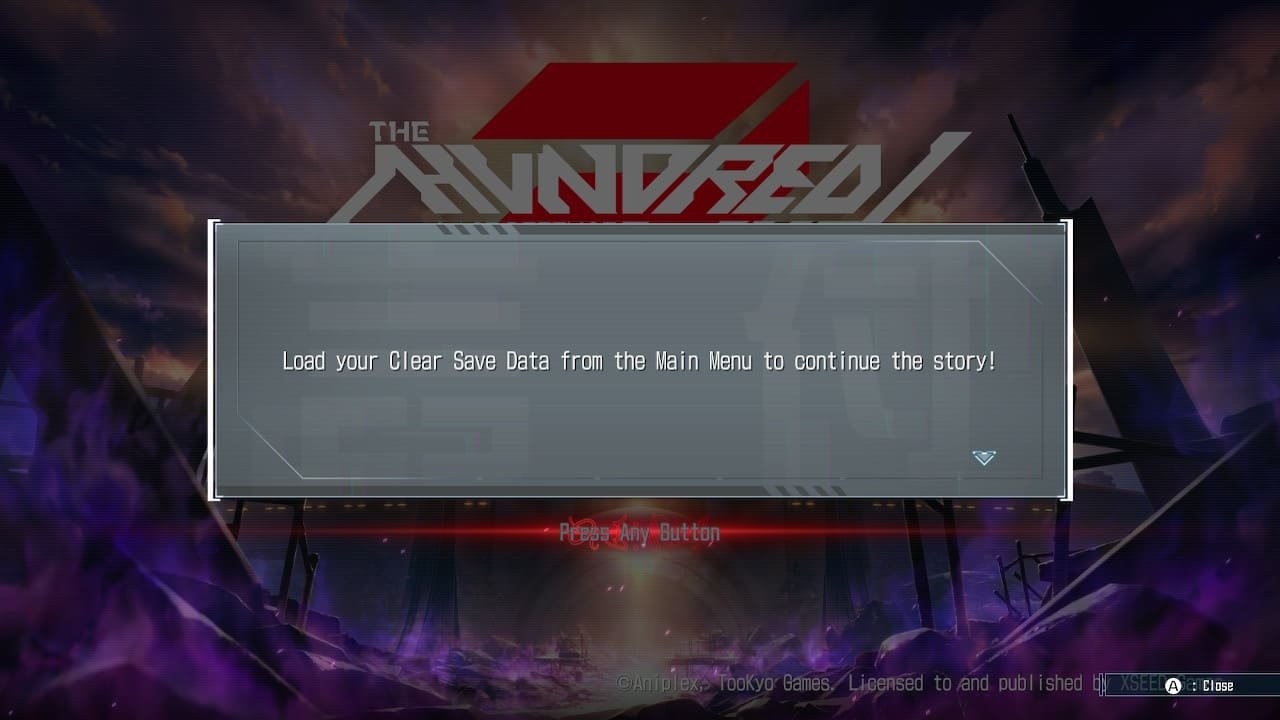Click the Close prompt label
1280x720 pixels.
(1218, 685)
